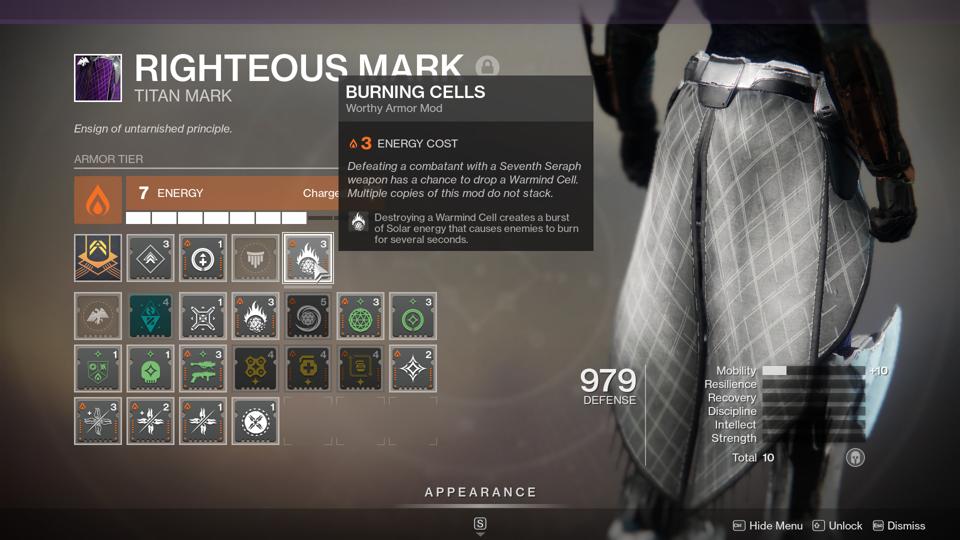Select the yellow four-circles mod
The image size is (960, 540).
click(x=255, y=369)
